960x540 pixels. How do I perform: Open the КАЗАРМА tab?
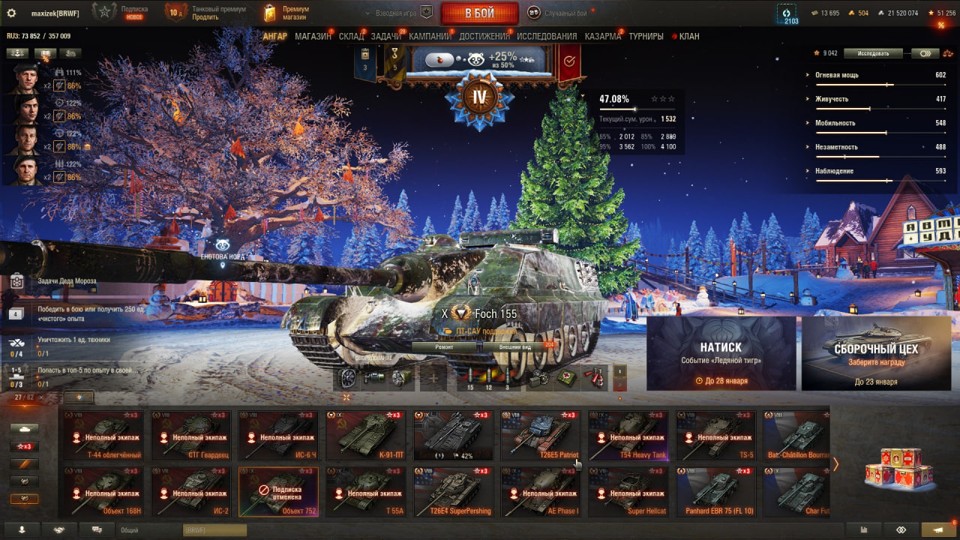[602, 37]
